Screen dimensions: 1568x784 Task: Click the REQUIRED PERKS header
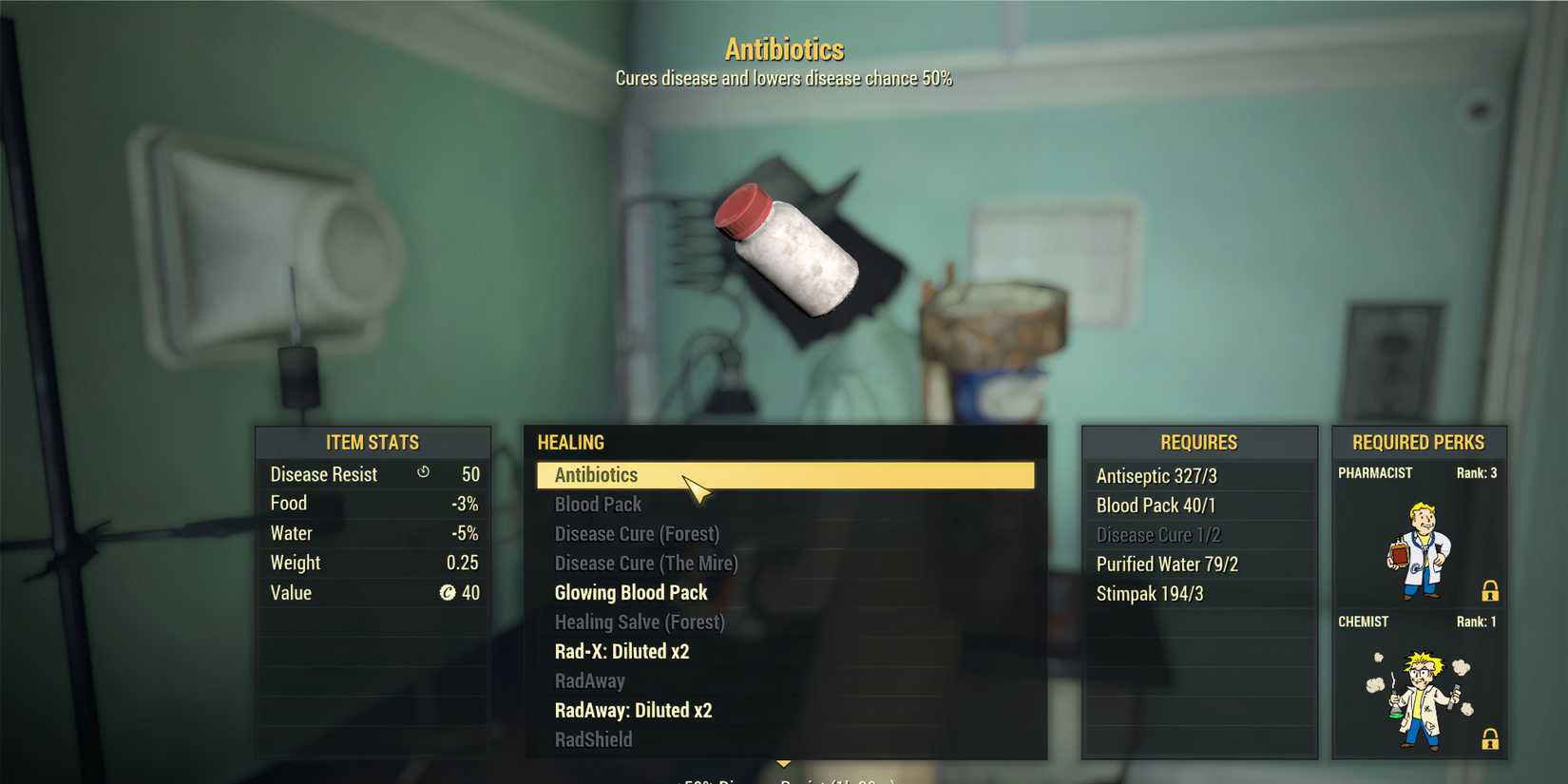(1418, 442)
